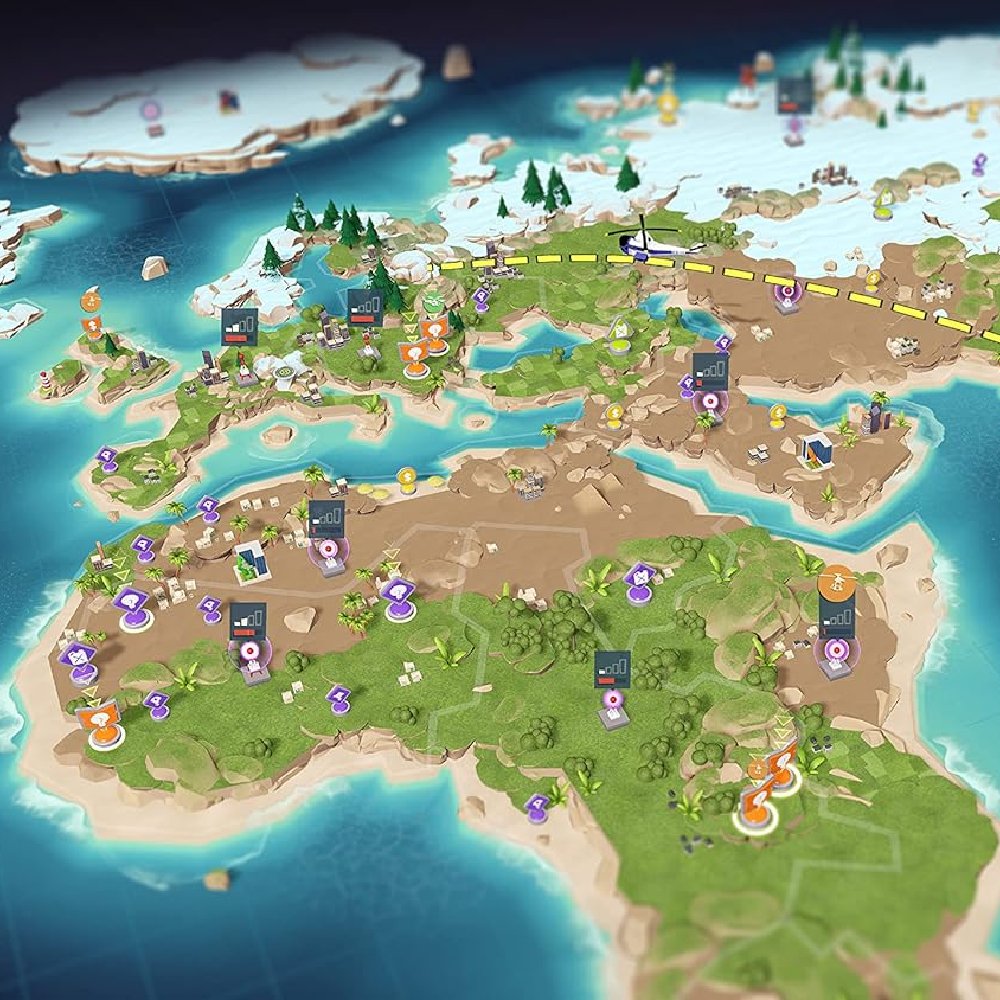Pick the lone purple marker on Iberia
1000x1000 pixels.
pos(107,456)
